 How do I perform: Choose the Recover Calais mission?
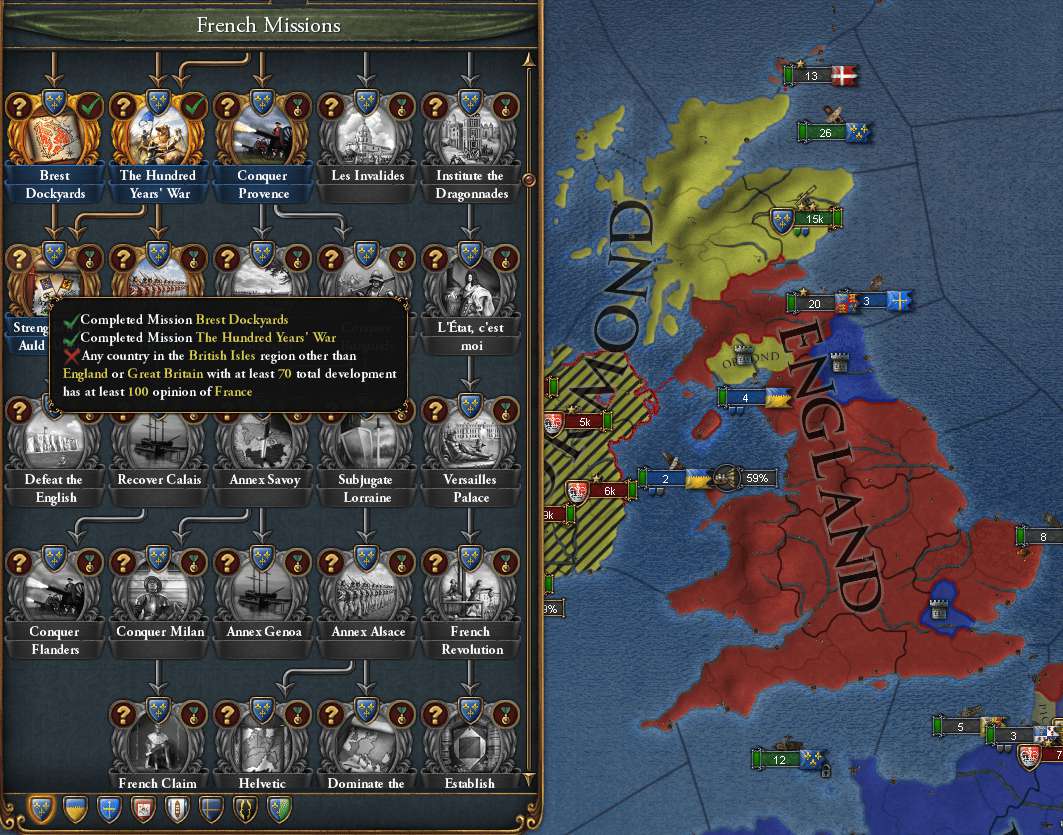158,438
